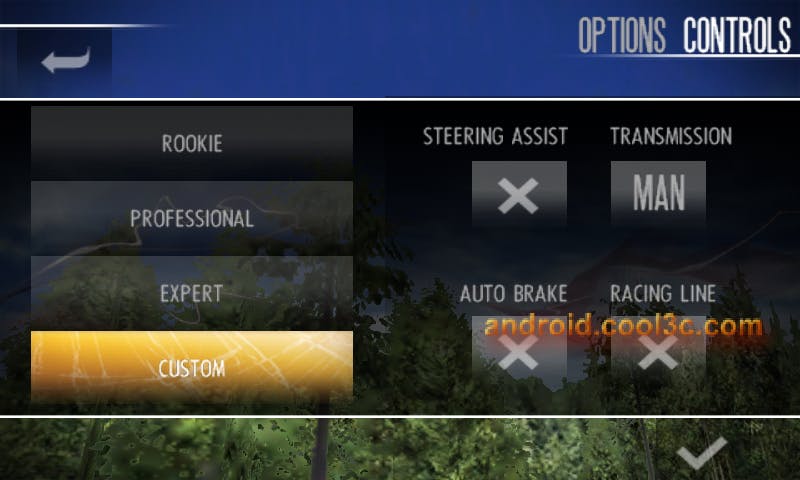Select the Rookie control preset
This screenshot has width=800, height=480.
[x=192, y=143]
